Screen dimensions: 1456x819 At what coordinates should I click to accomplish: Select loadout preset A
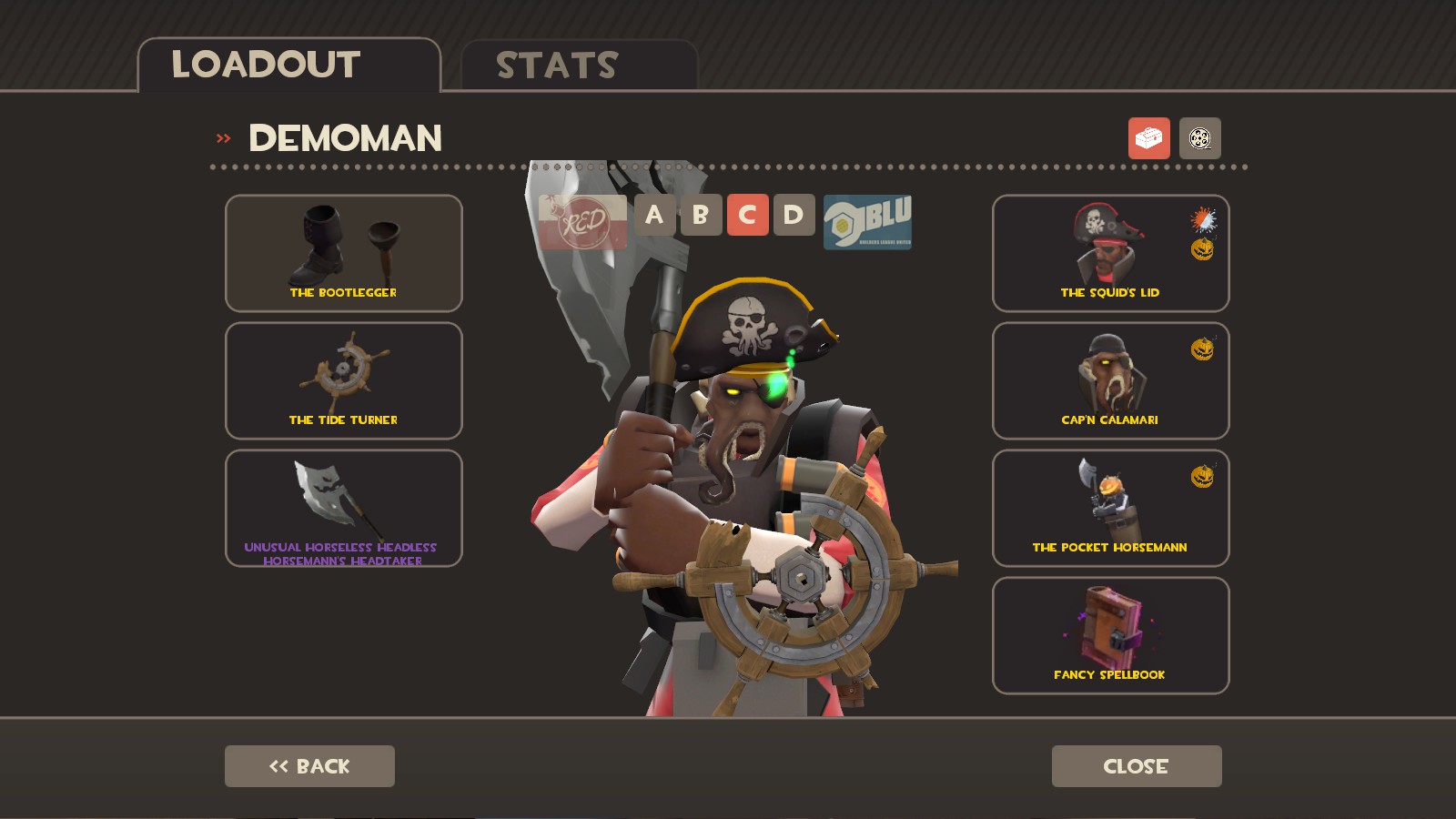click(x=653, y=216)
